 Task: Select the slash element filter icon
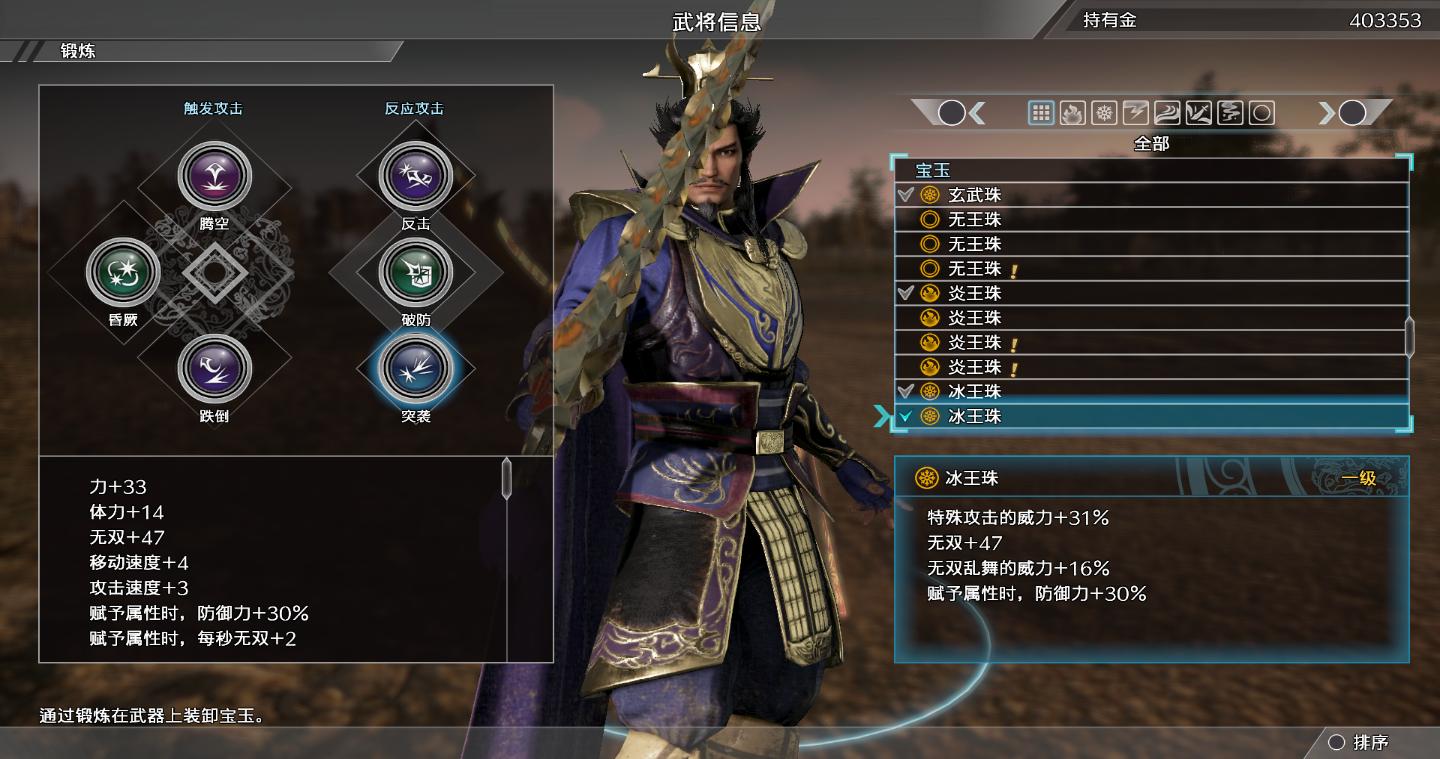1198,113
